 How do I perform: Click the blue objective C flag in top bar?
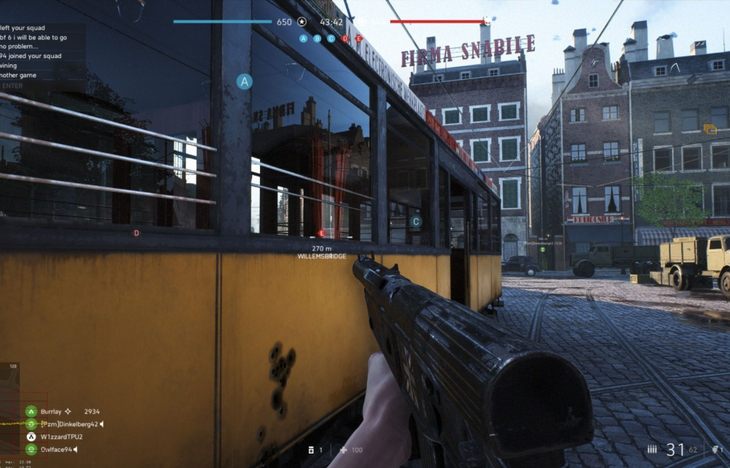pos(331,38)
